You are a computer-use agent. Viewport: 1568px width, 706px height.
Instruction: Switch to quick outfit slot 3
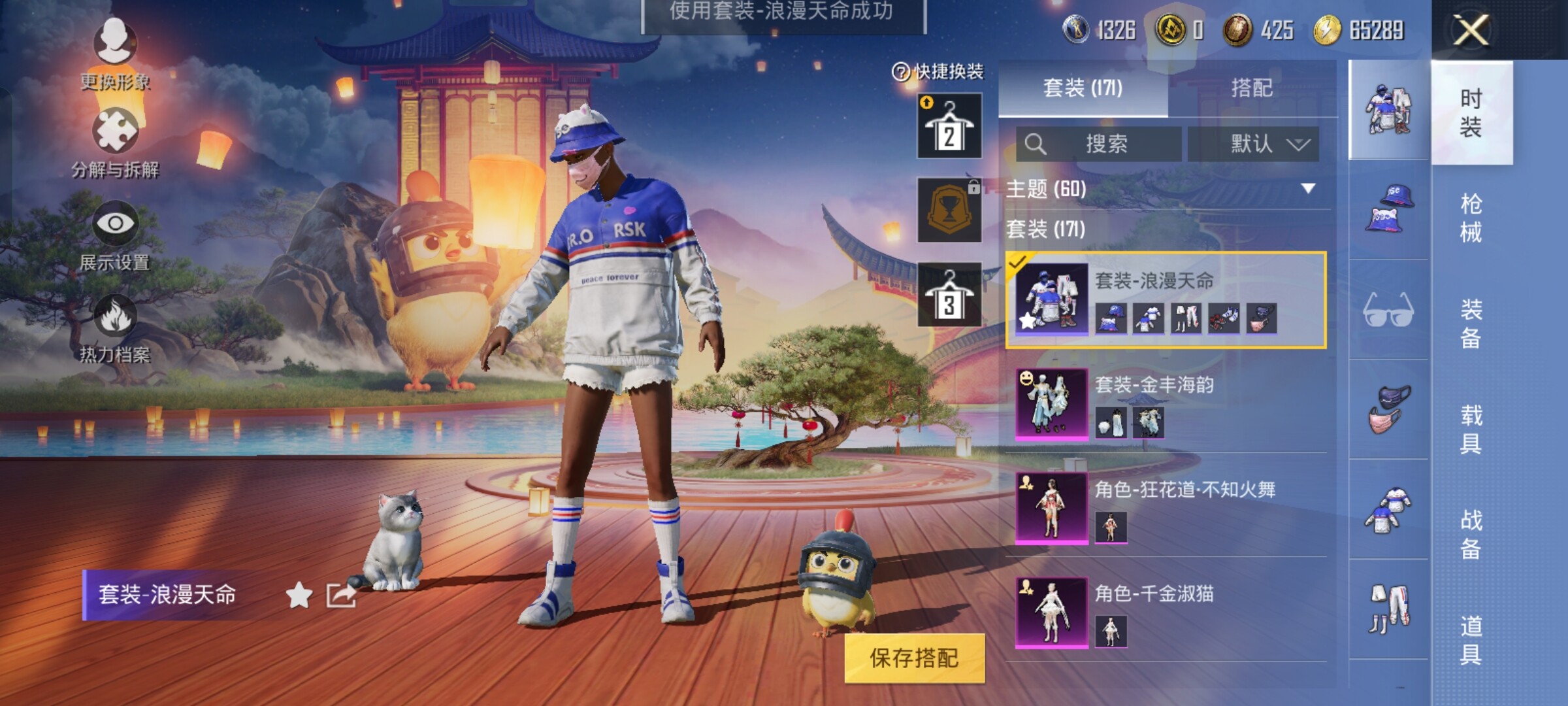(949, 295)
